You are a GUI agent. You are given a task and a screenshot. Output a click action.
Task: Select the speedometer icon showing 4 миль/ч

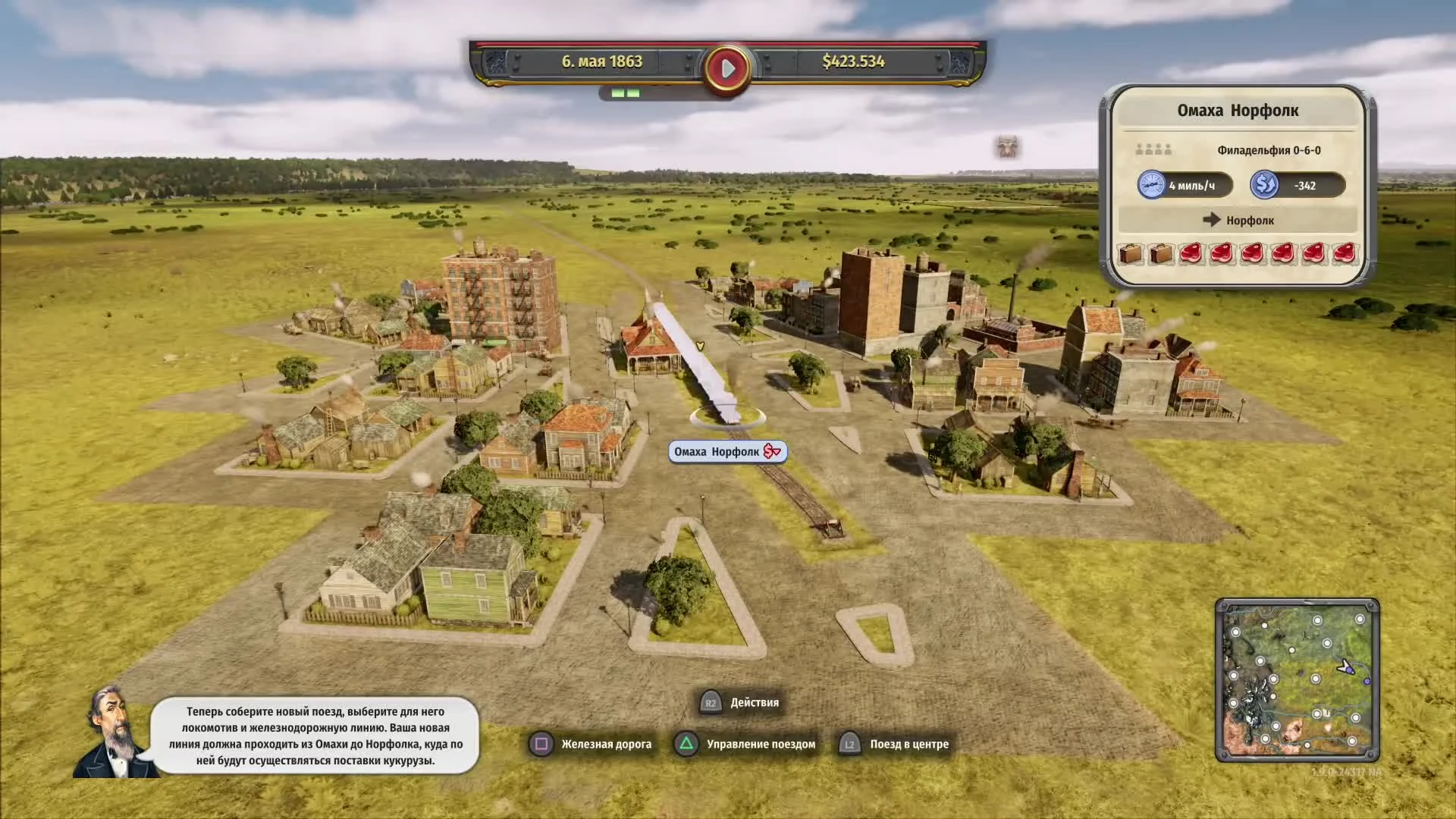click(1153, 185)
